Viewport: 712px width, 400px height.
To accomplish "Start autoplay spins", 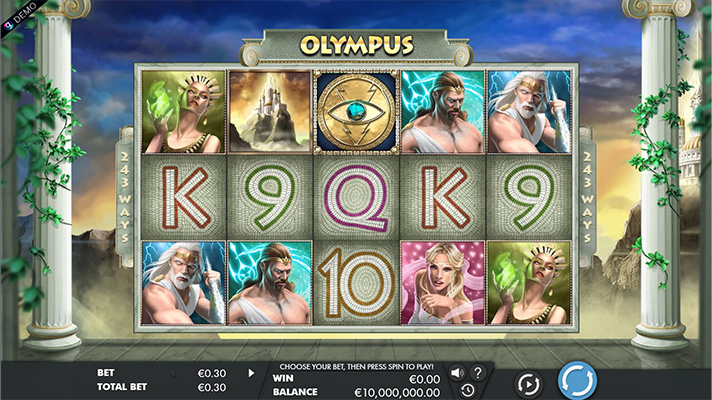I will pyautogui.click(x=528, y=382).
